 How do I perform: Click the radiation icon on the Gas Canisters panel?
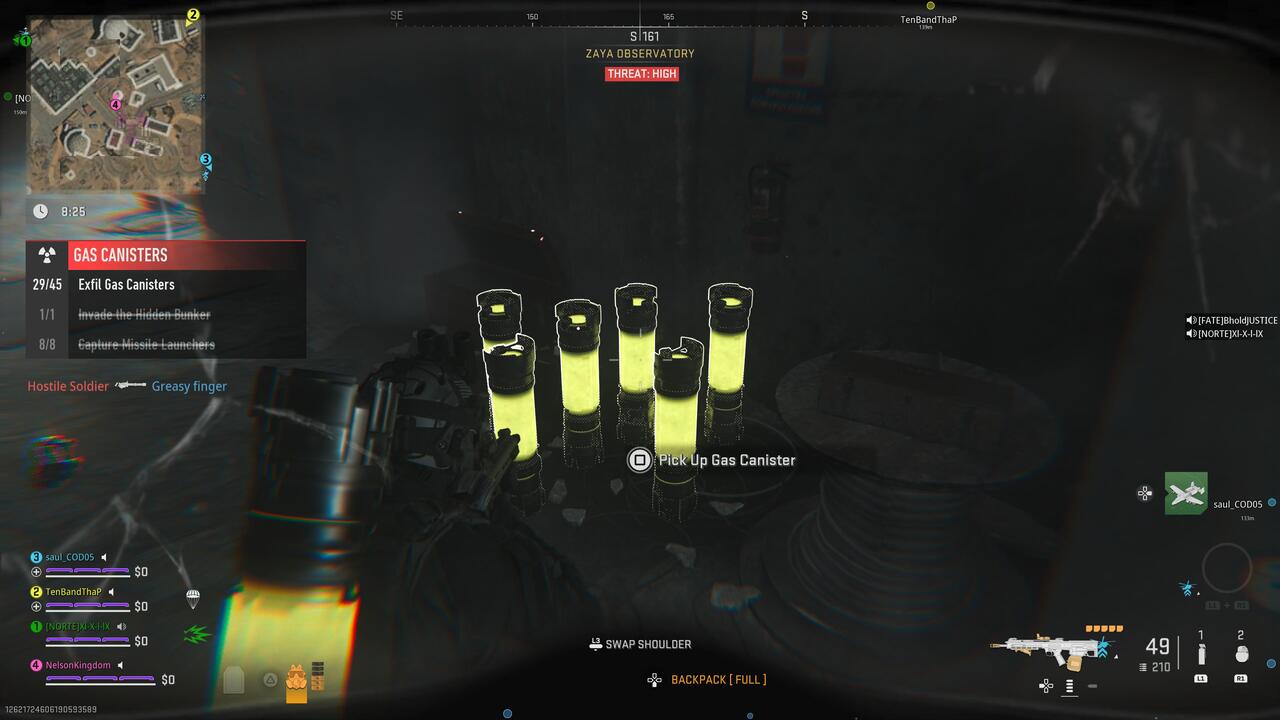(x=47, y=255)
